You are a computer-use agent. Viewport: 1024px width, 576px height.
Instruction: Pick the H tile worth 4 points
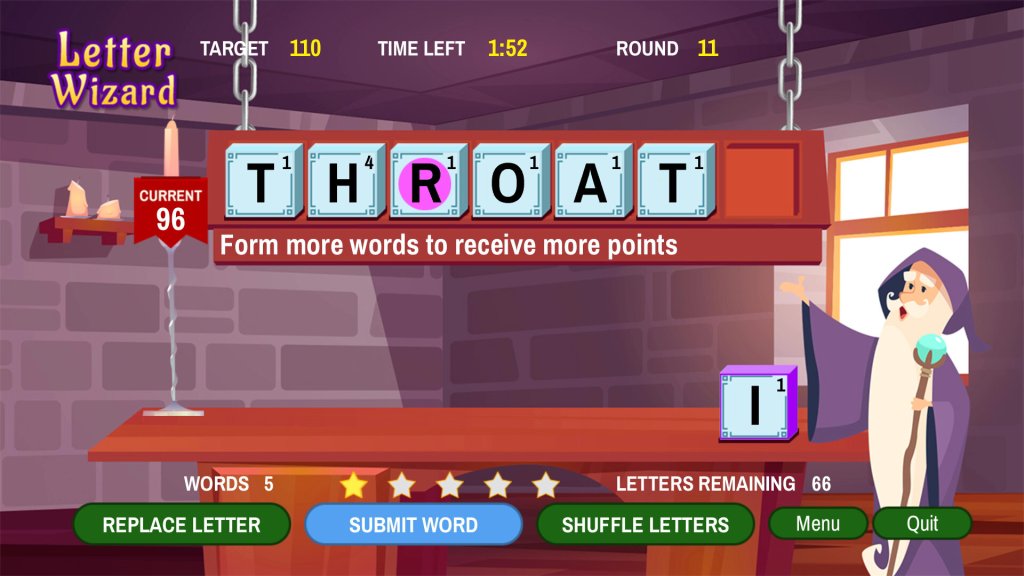[344, 182]
